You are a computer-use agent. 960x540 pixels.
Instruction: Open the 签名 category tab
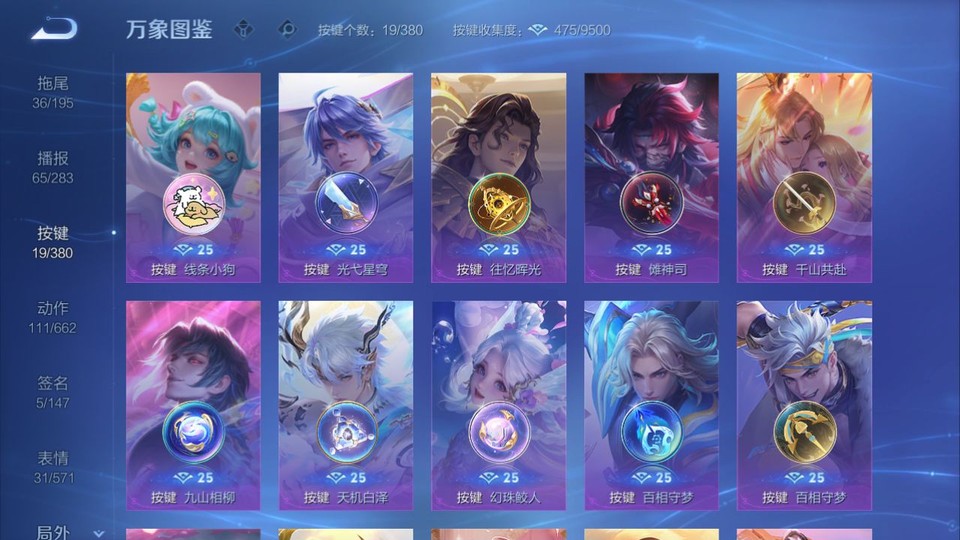pyautogui.click(x=53, y=391)
